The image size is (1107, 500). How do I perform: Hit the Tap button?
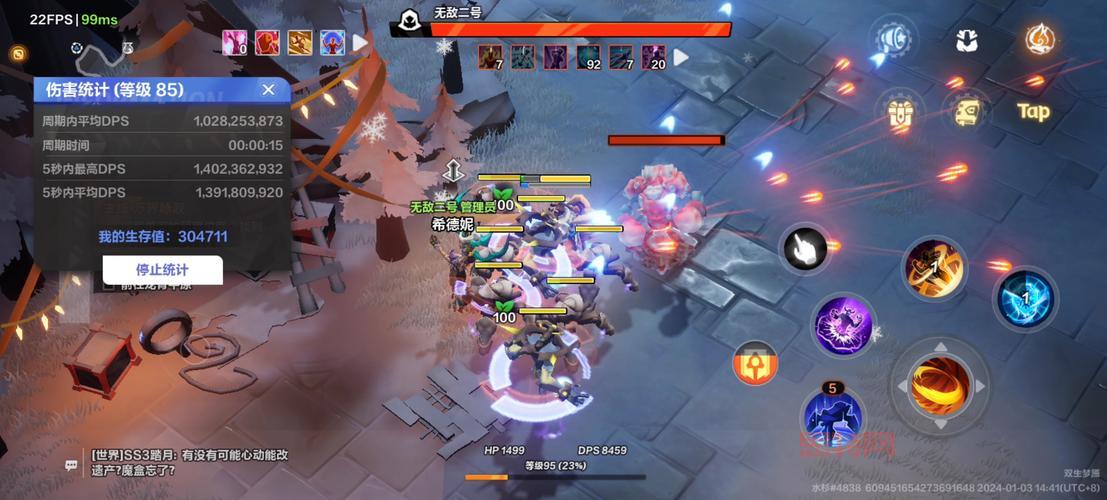tap(1033, 111)
